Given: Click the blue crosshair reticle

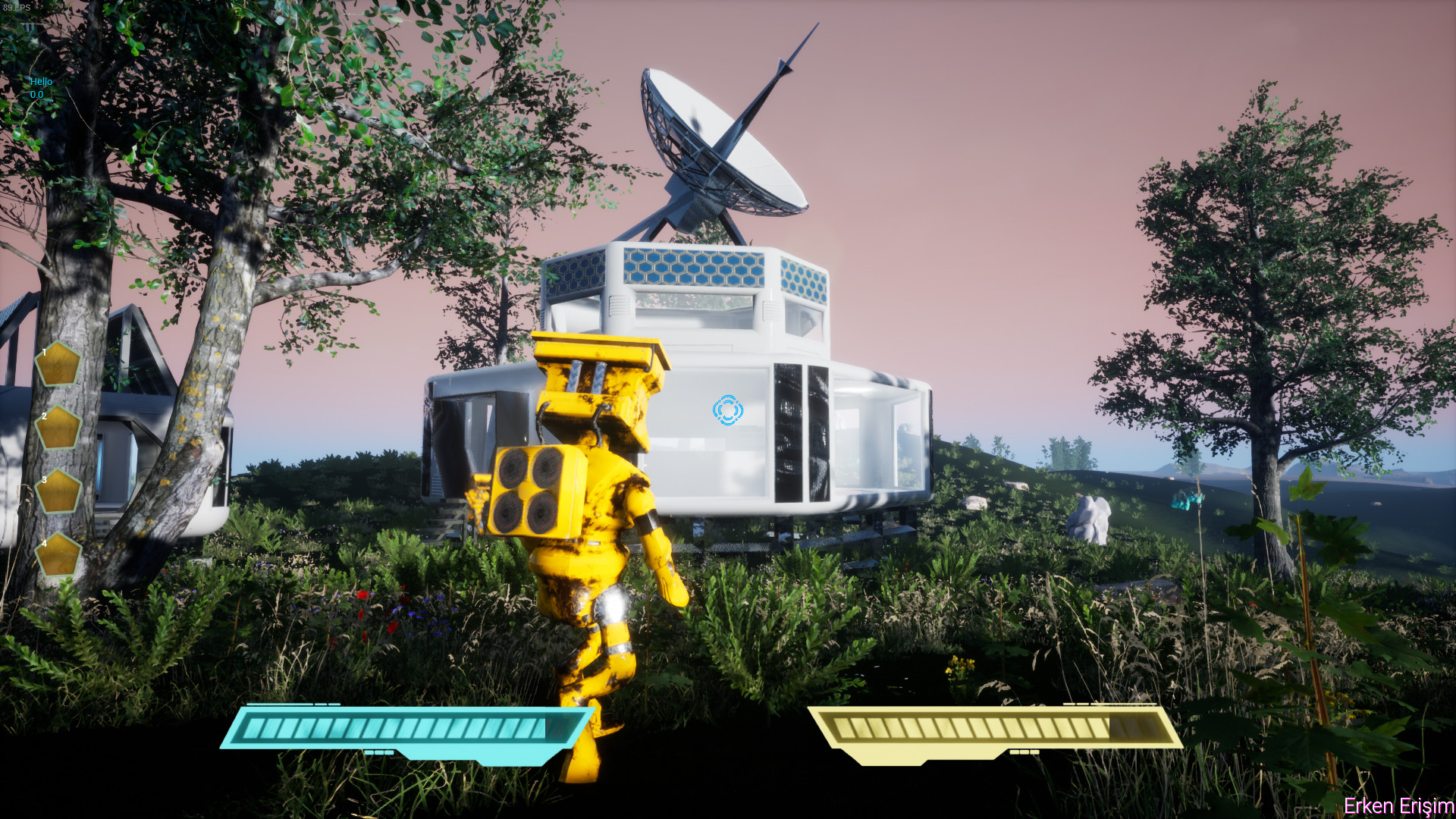Looking at the screenshot, I should (727, 409).
